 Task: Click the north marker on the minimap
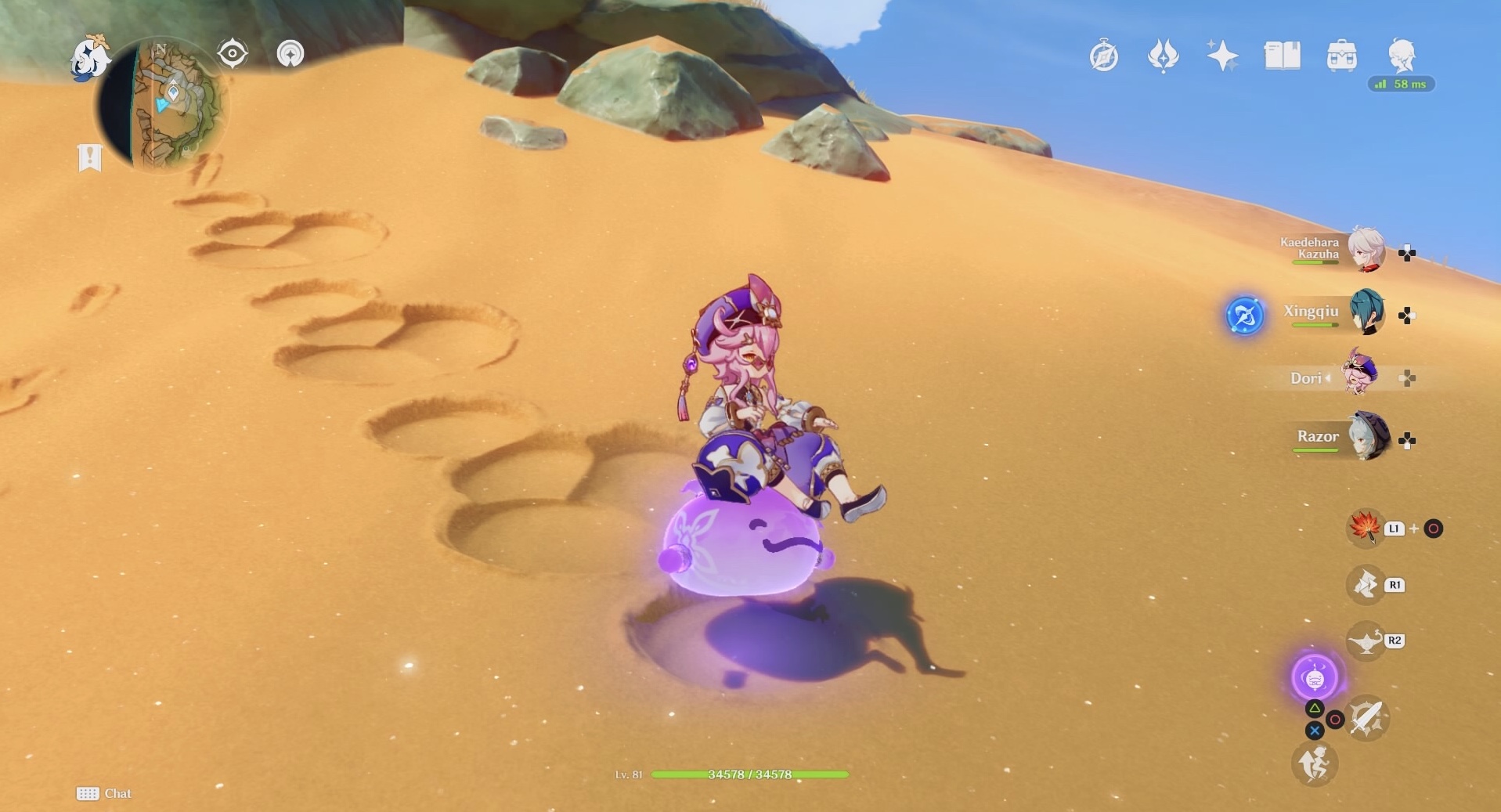pyautogui.click(x=161, y=49)
